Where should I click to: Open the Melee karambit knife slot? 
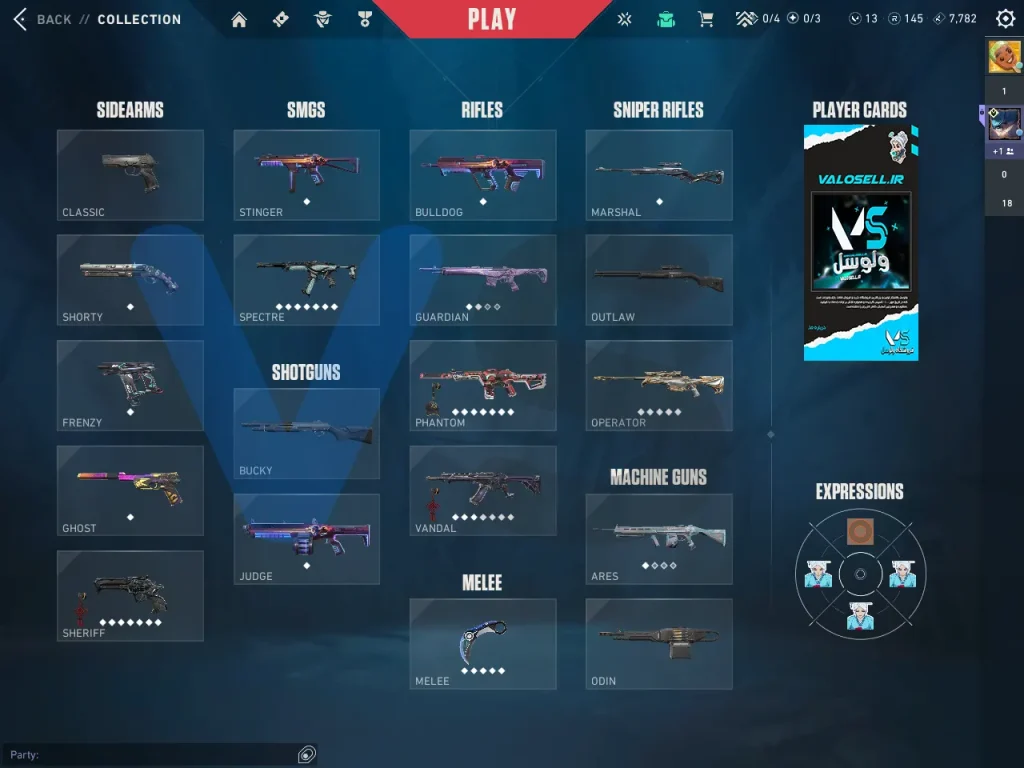point(482,644)
